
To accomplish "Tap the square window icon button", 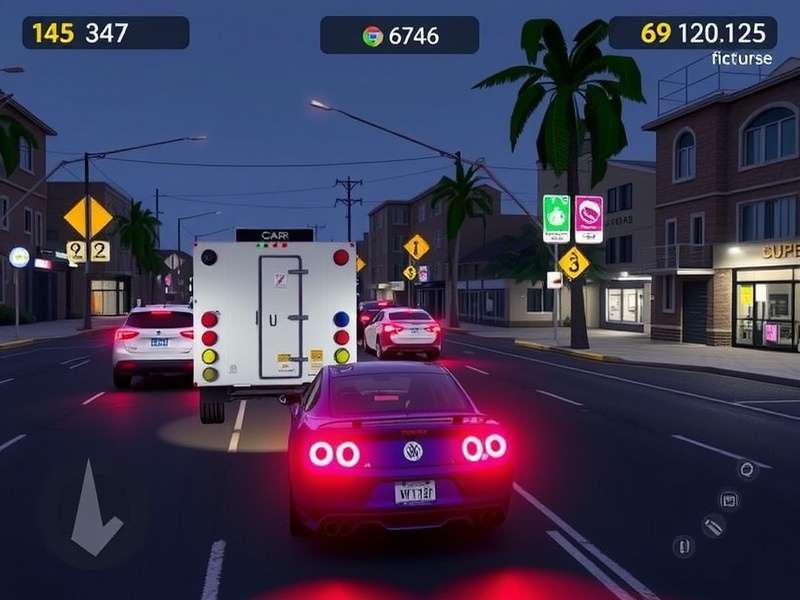I will pos(729,499).
